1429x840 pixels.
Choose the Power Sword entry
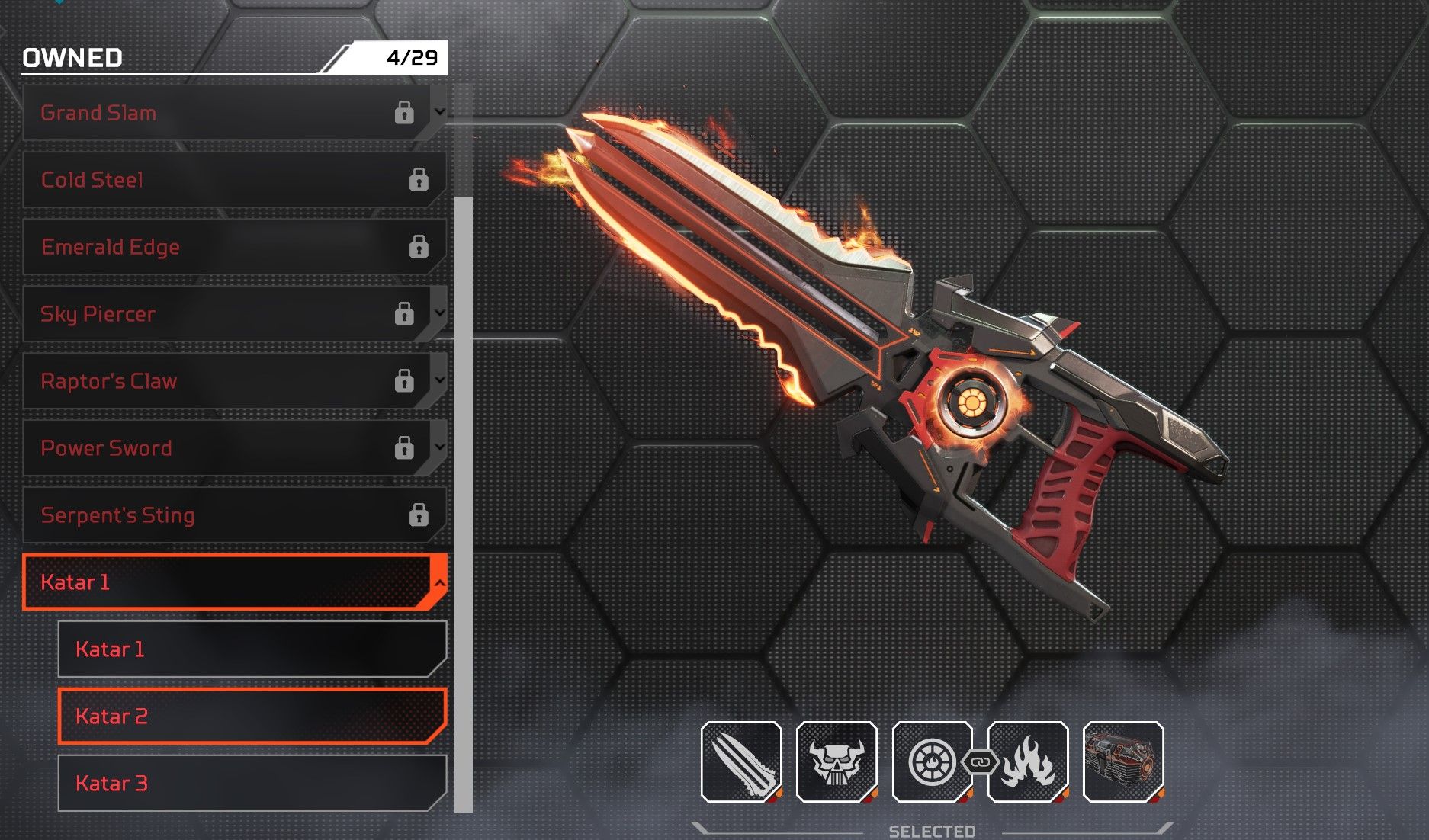pos(221,448)
